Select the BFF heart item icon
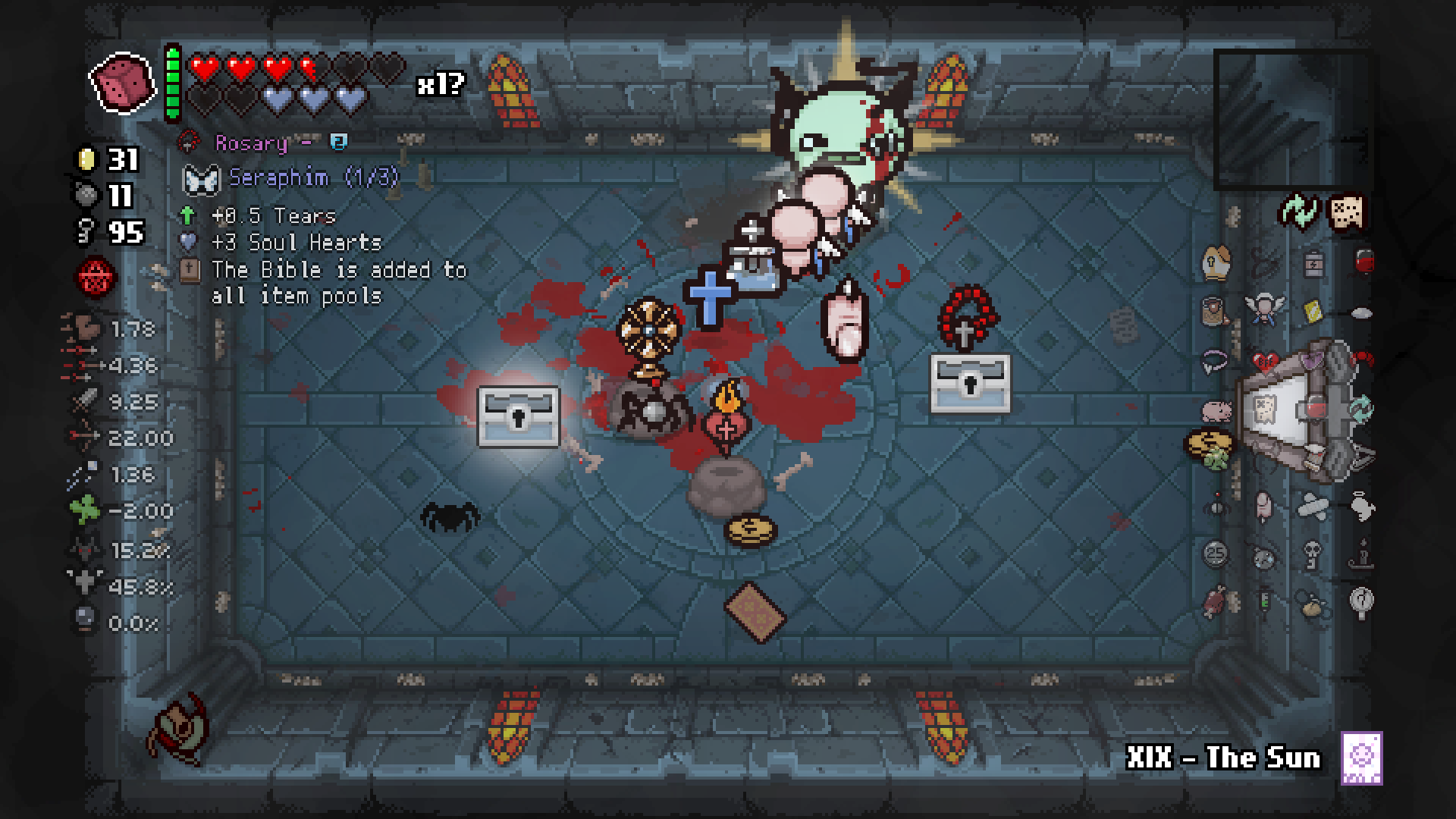This screenshot has width=1456, height=819. (x=1265, y=362)
